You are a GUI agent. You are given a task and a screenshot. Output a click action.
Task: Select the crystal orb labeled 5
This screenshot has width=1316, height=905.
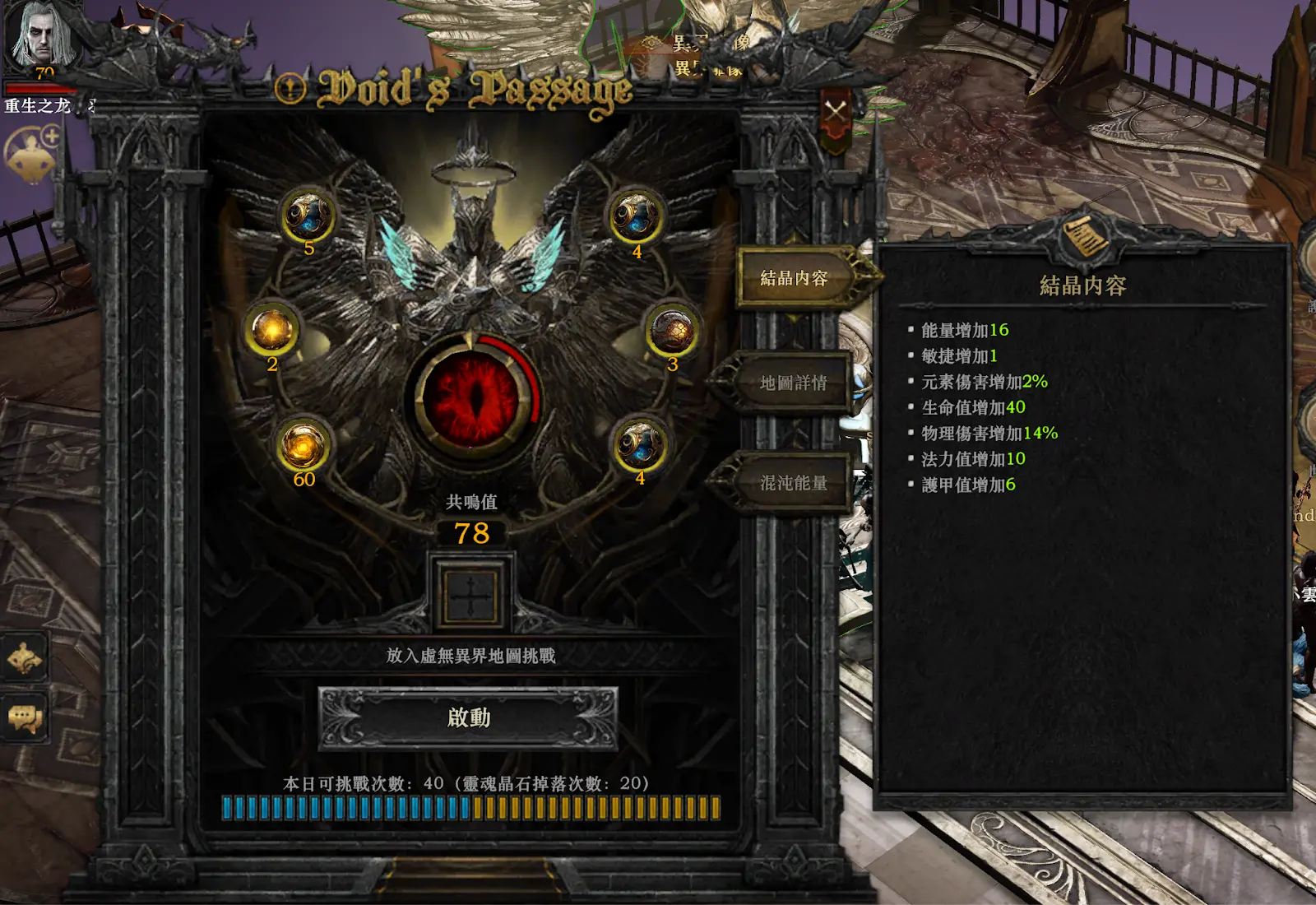[308, 216]
